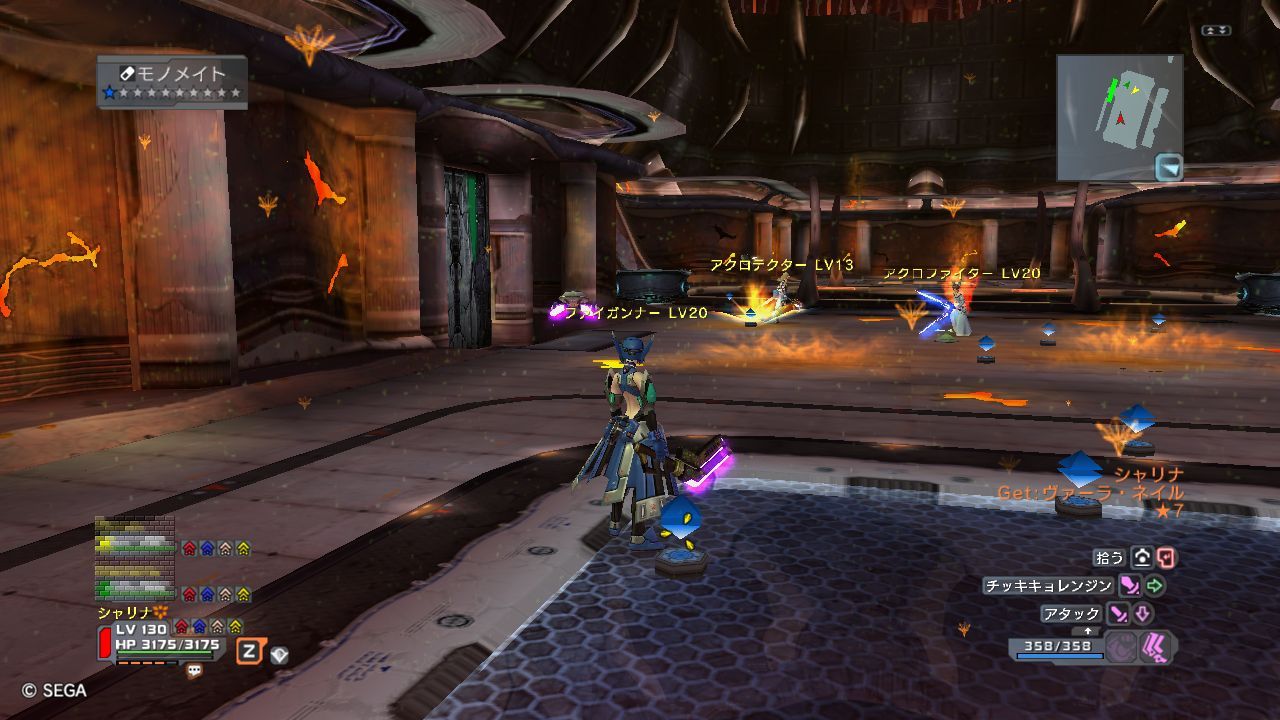Click the green arrow skill direction icon
Screen dimensions: 1280x720
pos(1156,586)
